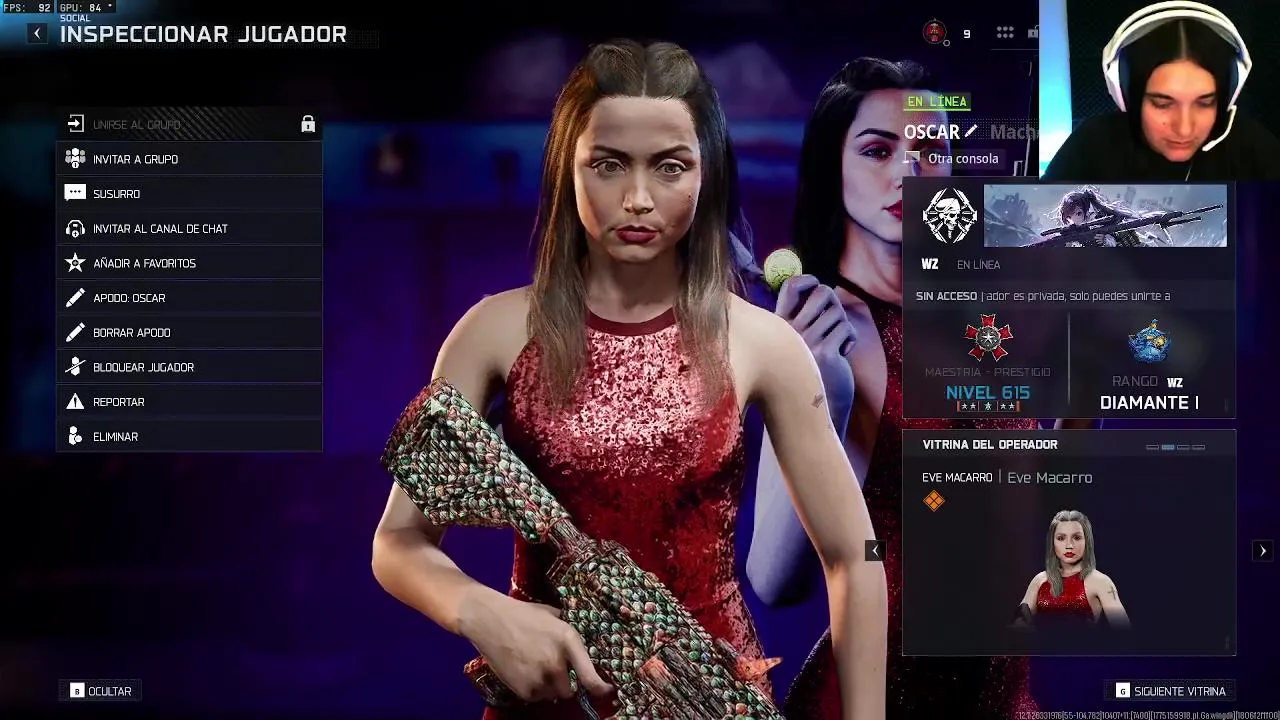Open the anime sniper calling card banner
Viewport: 1280px width, 720px height.
pos(1105,215)
